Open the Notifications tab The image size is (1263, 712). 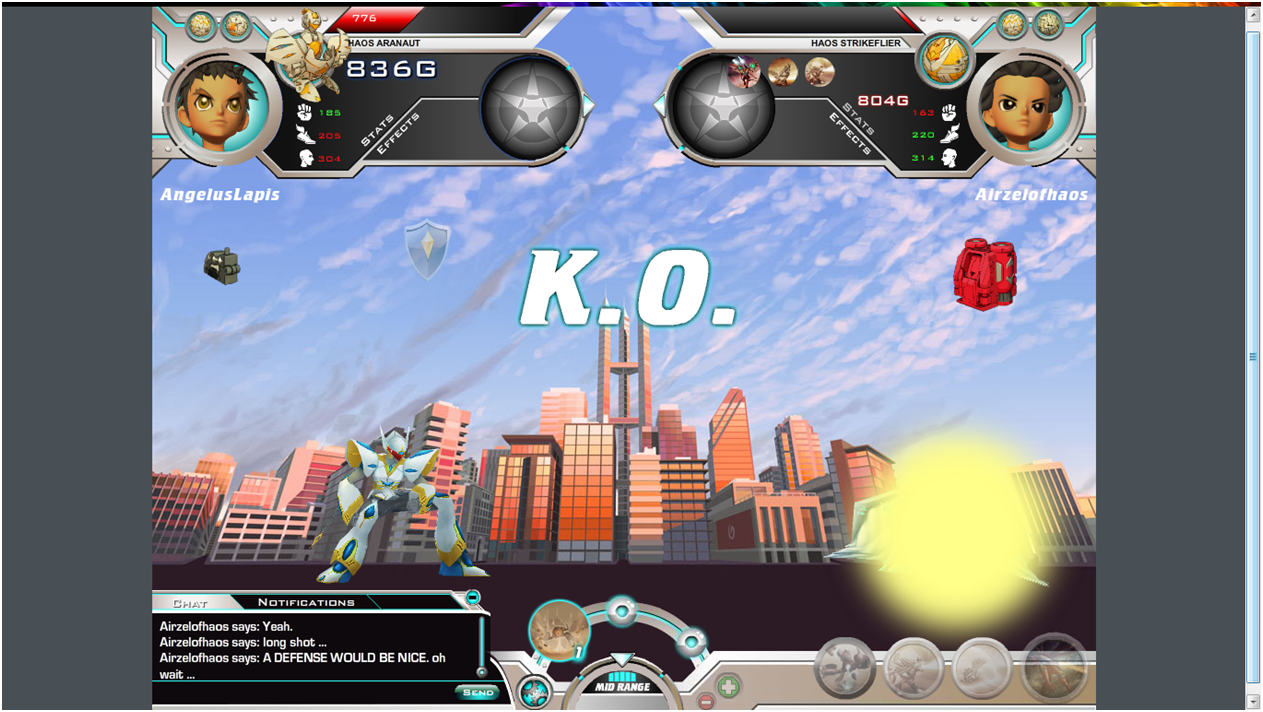(306, 602)
